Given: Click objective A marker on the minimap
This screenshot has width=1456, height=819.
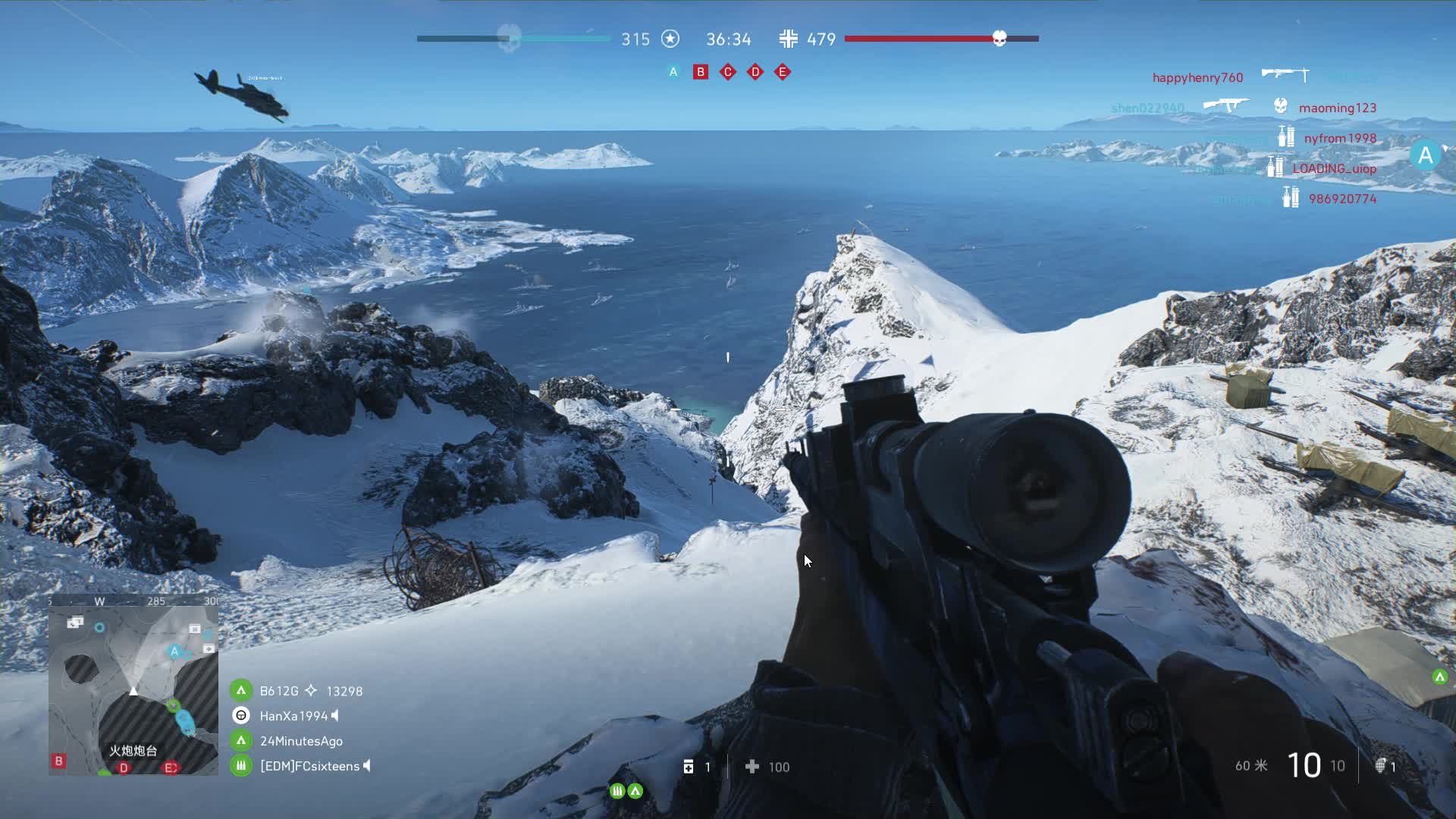Looking at the screenshot, I should tap(174, 651).
